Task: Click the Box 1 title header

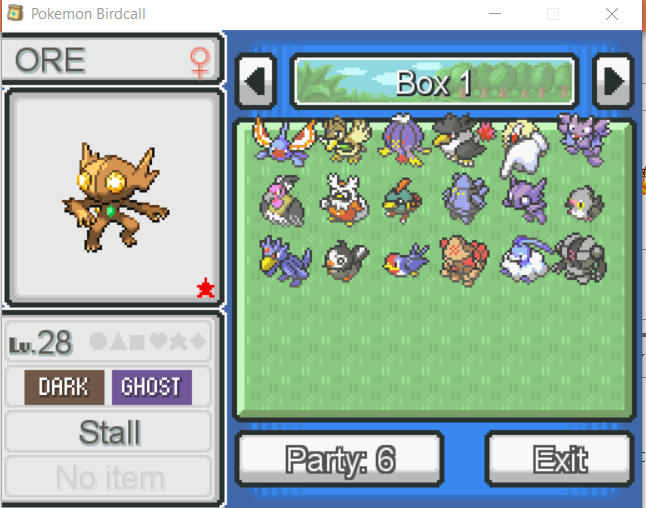Action: (x=434, y=81)
